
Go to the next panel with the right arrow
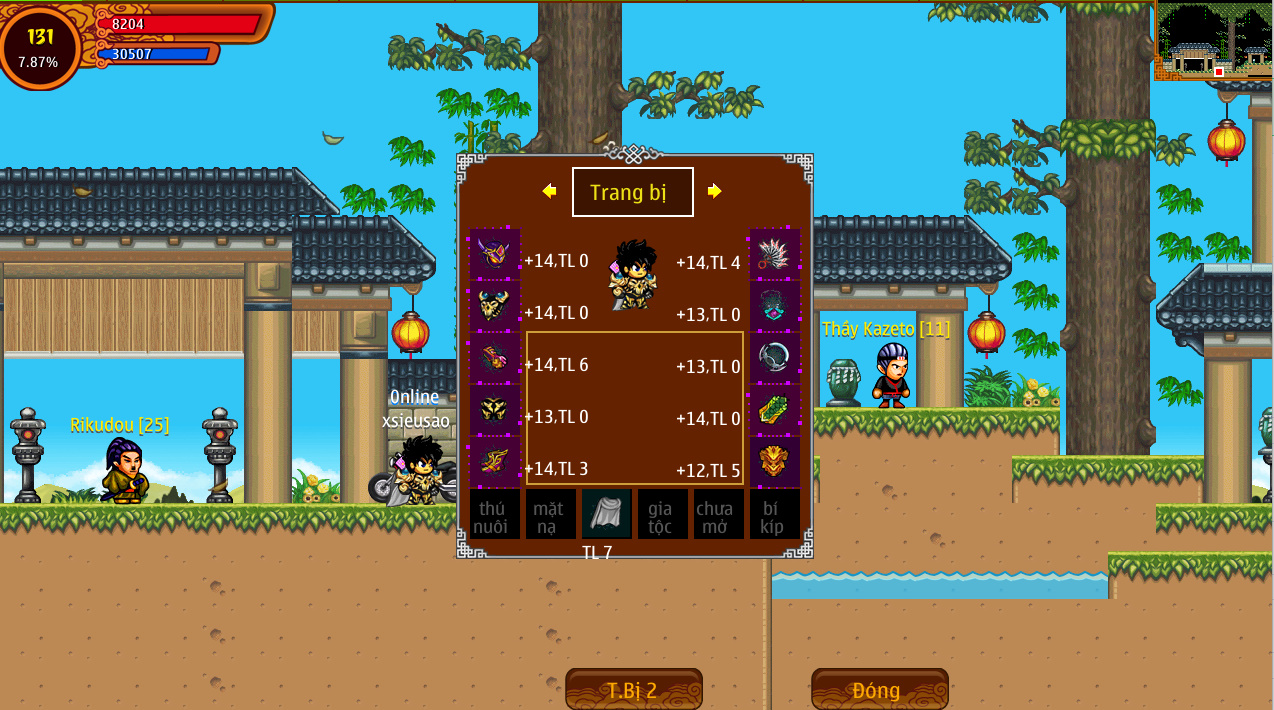(x=714, y=191)
